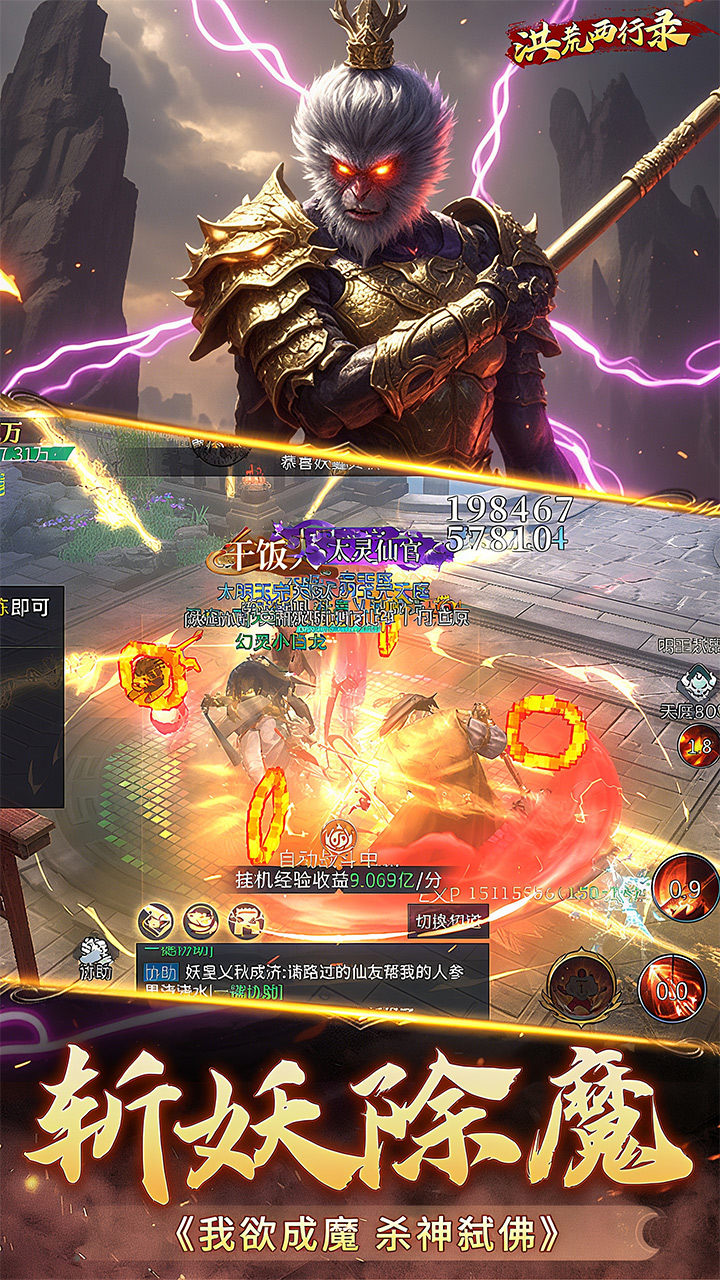Screen dimensions: 720x1280
Task: Activate the skill with 0.9 cooldown
Action: point(684,886)
